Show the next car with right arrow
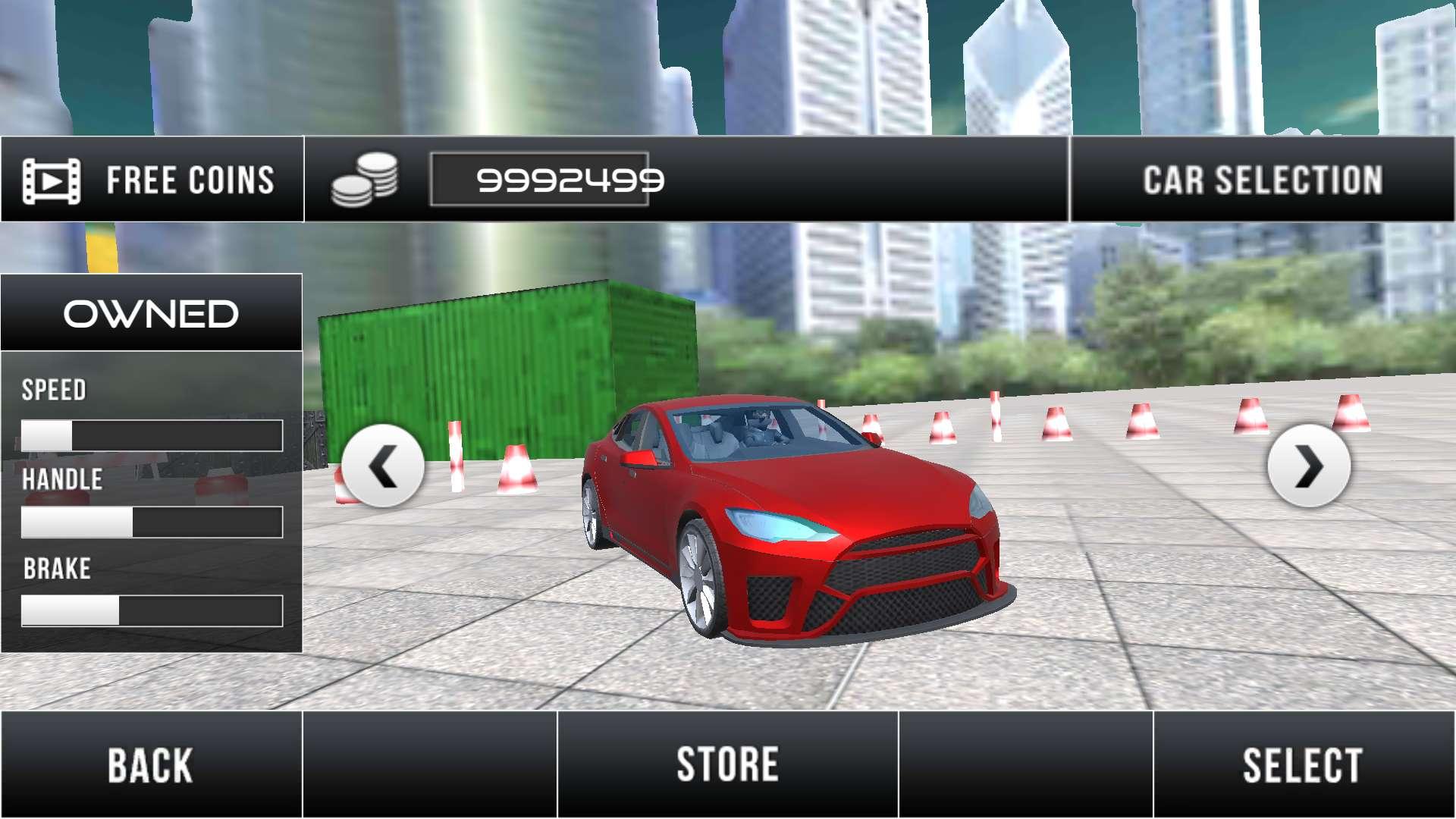The width and height of the screenshot is (1456, 819). [x=1308, y=466]
